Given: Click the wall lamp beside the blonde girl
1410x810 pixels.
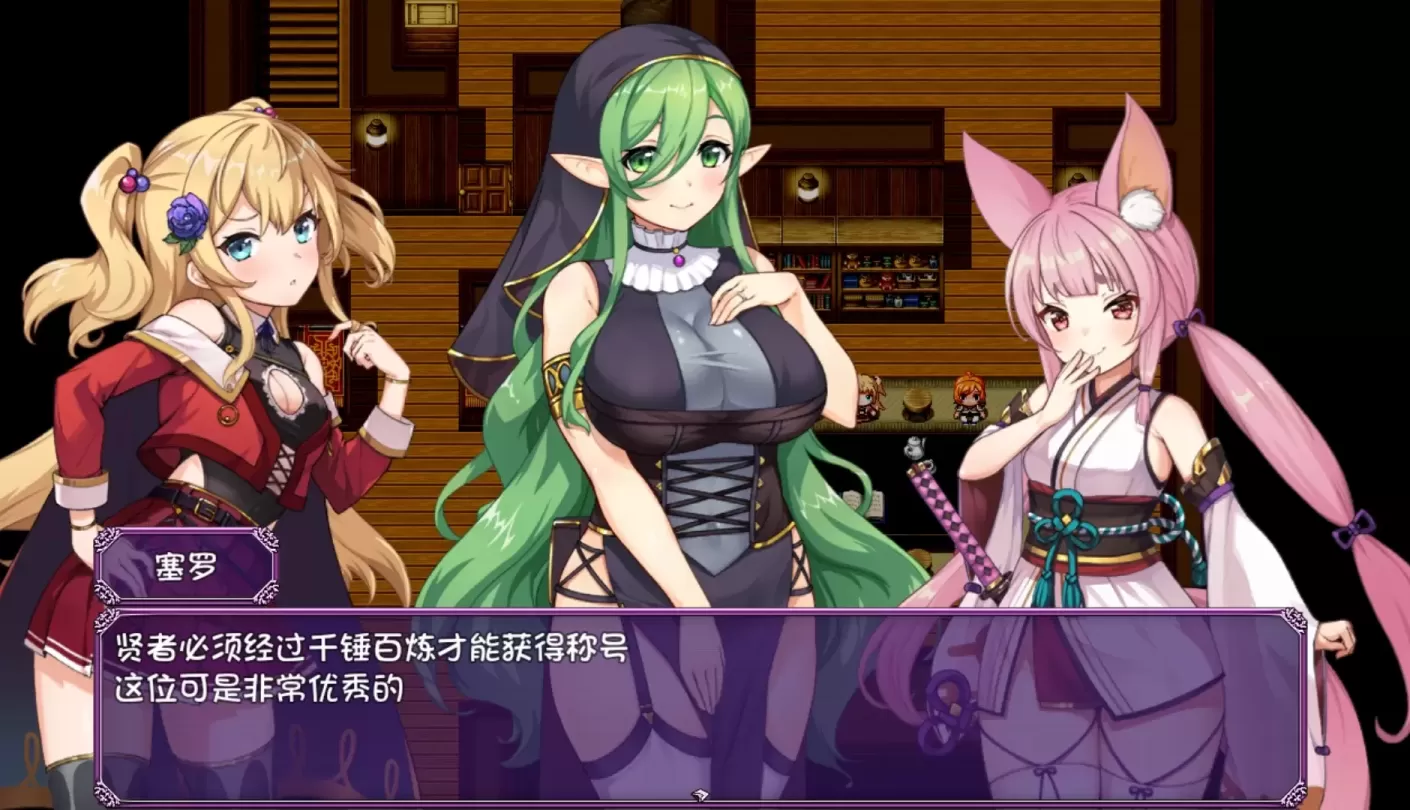Looking at the screenshot, I should point(376,135).
